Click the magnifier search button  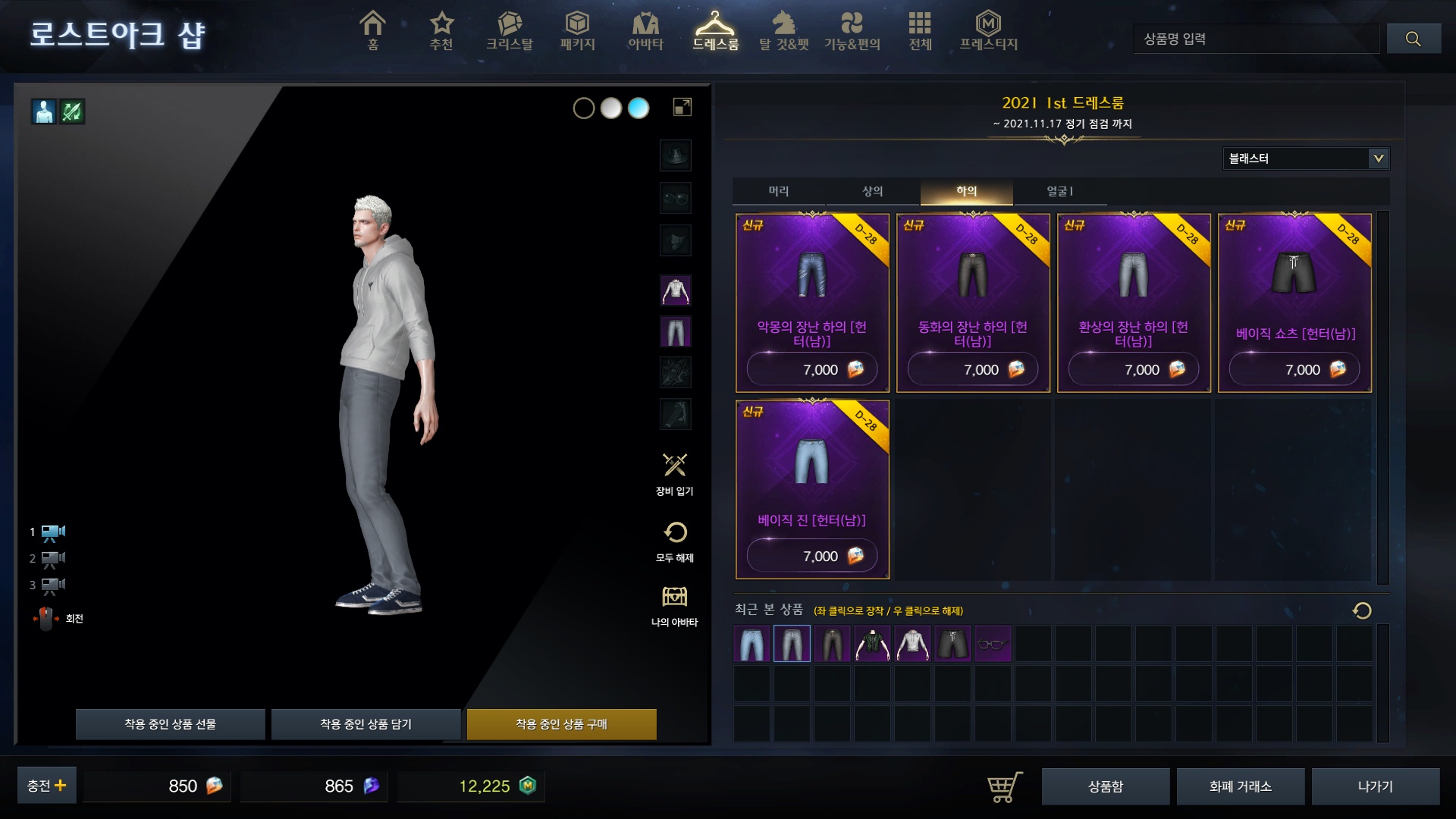tap(1413, 39)
